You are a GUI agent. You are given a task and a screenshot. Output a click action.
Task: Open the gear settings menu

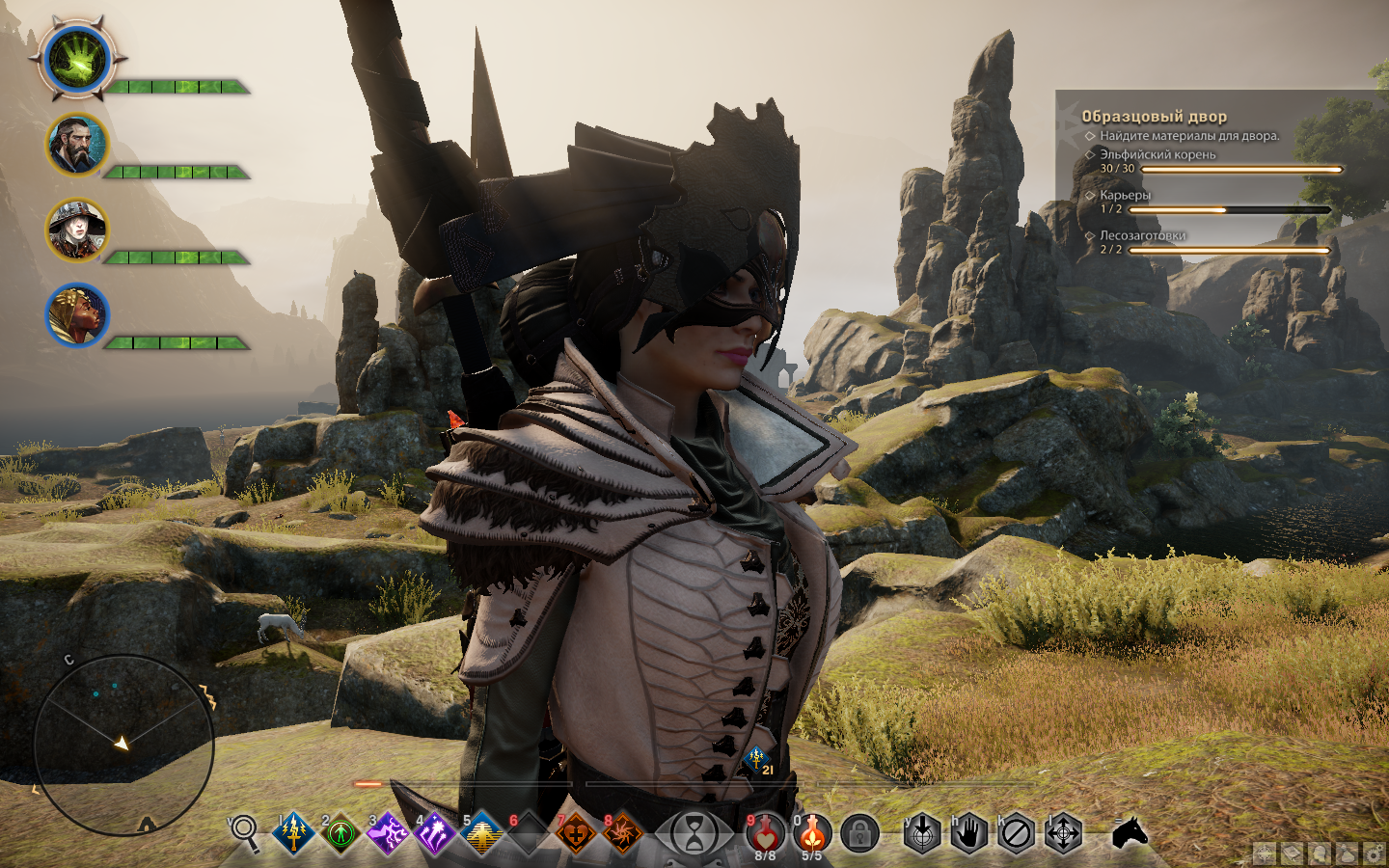(1374, 854)
